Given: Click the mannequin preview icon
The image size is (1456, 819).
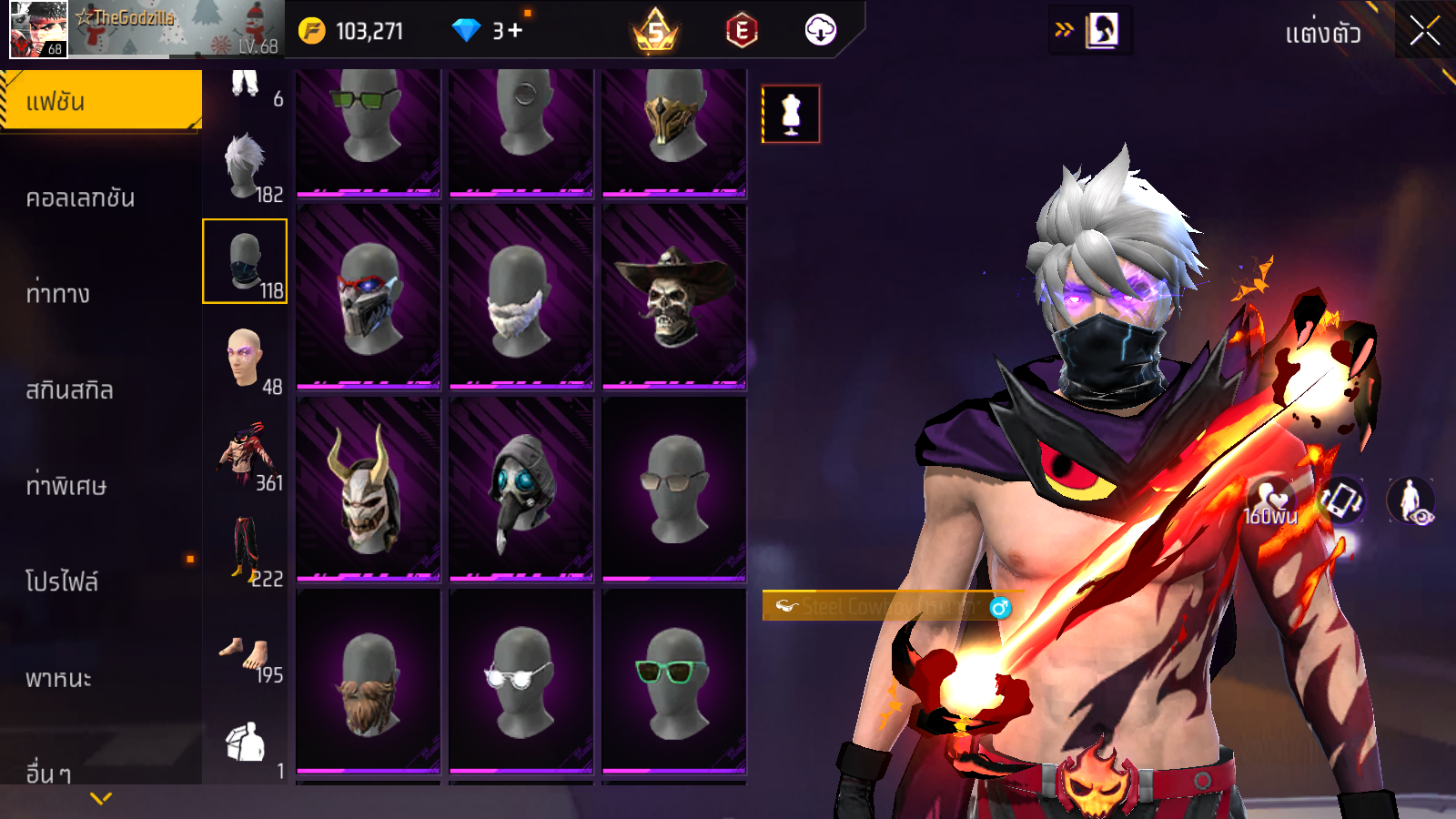Looking at the screenshot, I should point(791,115).
